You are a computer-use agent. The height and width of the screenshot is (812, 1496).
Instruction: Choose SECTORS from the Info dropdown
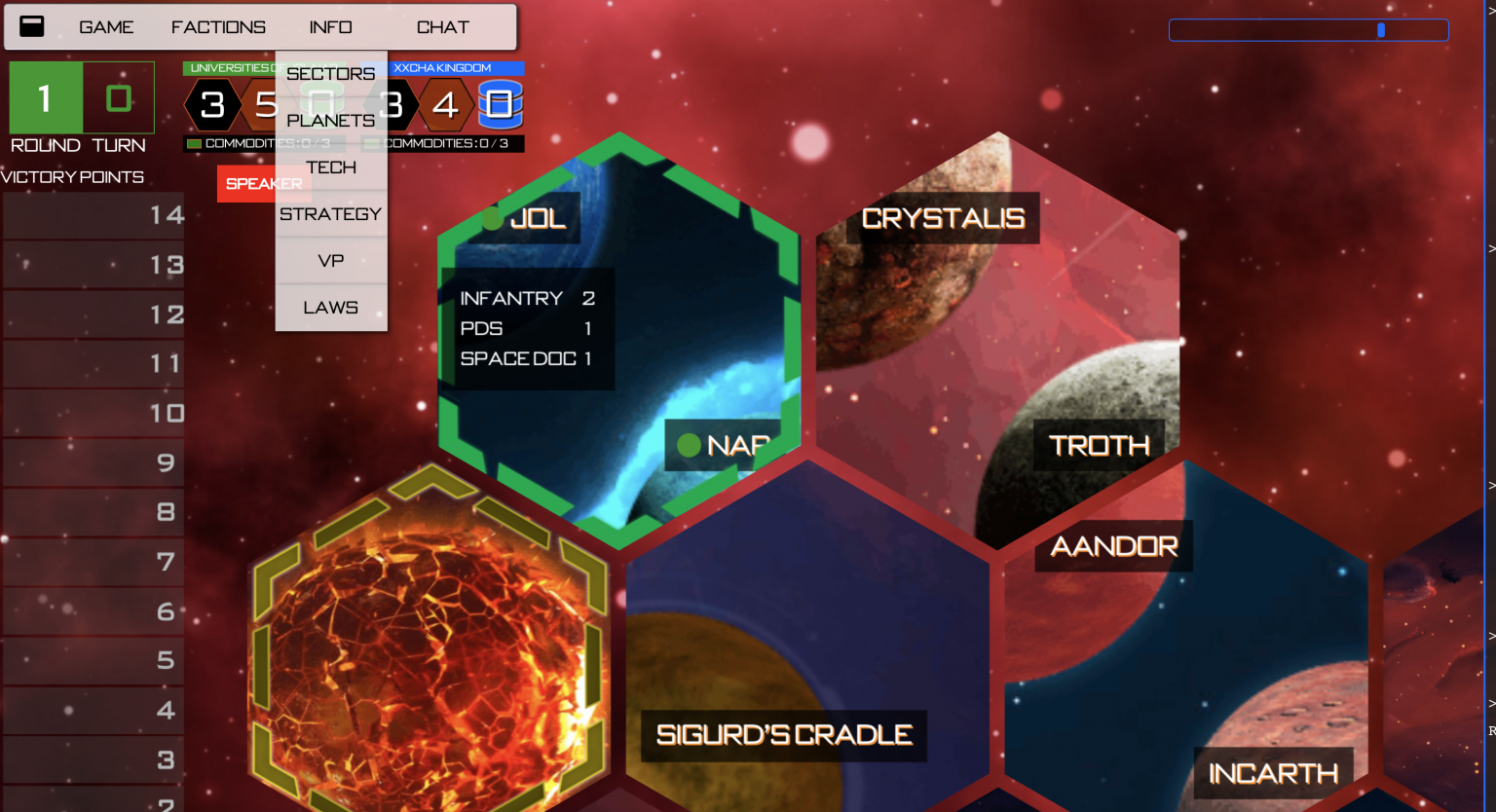(331, 74)
